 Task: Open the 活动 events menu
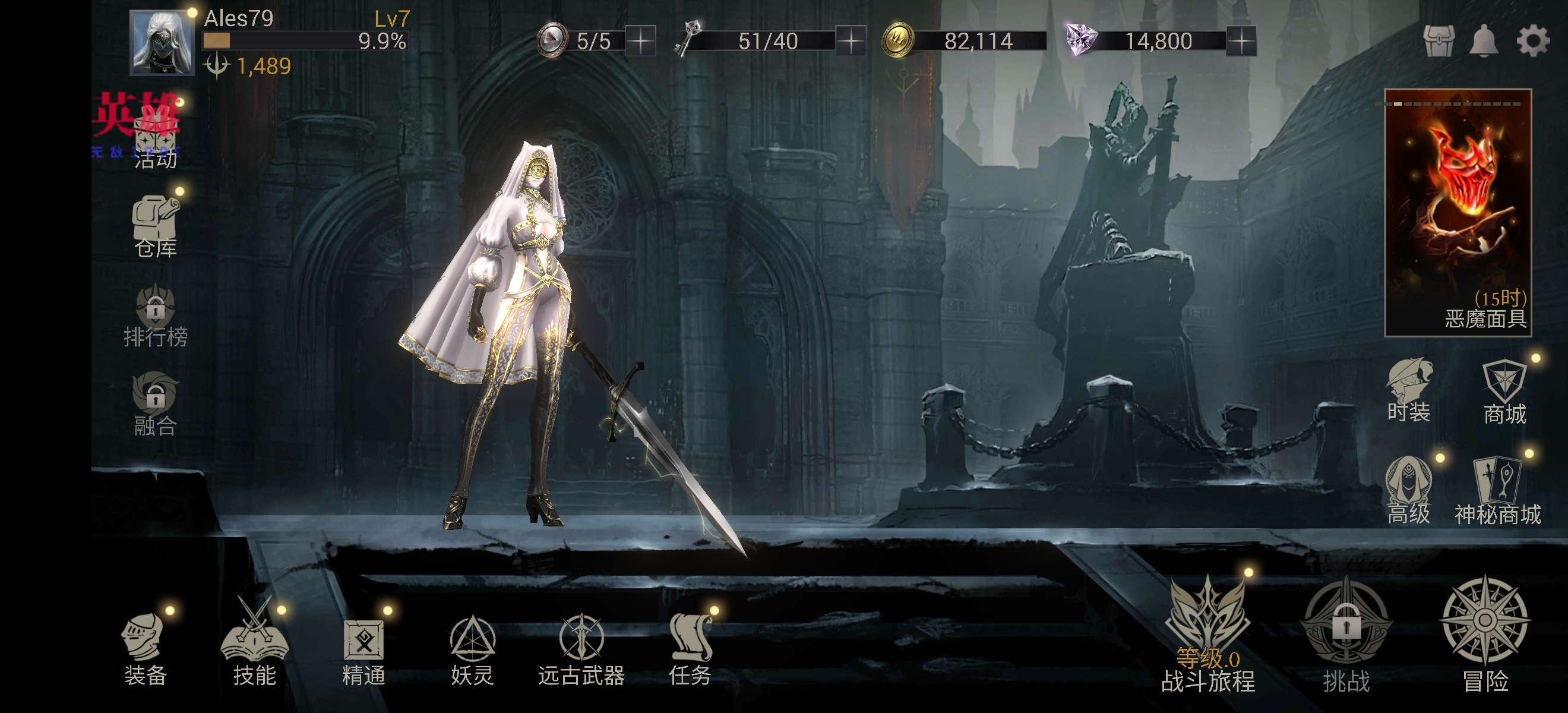pos(155,139)
